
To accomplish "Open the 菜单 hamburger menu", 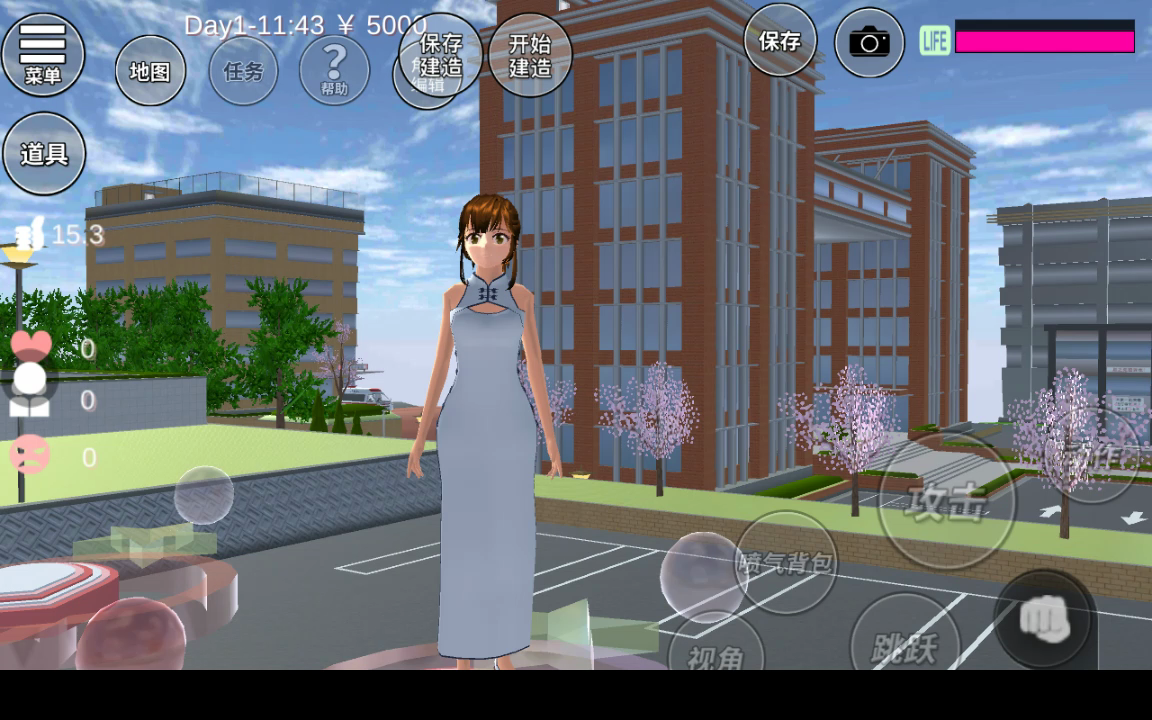I will (x=43, y=53).
